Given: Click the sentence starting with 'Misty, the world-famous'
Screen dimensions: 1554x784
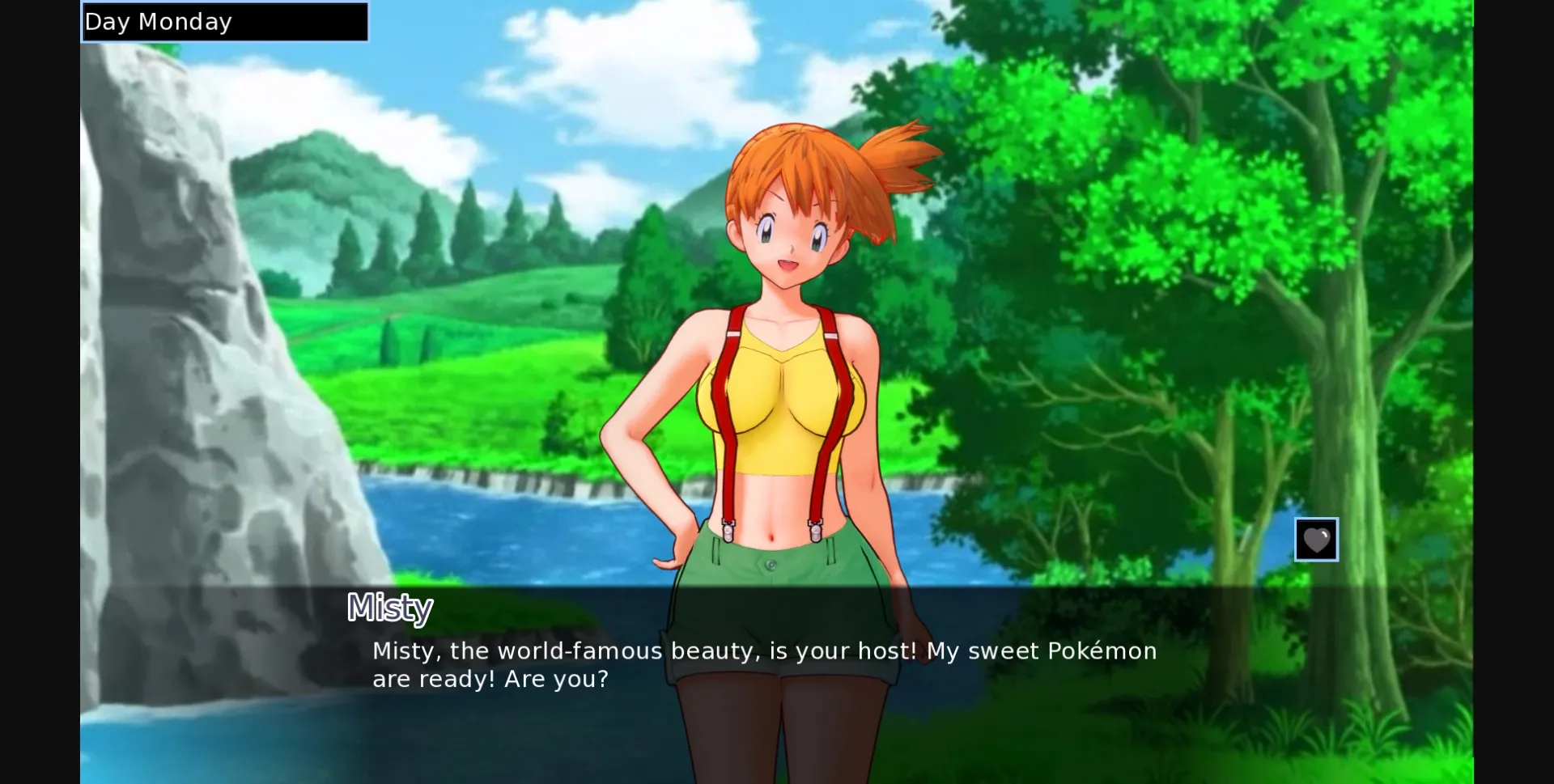Looking at the screenshot, I should [764, 651].
